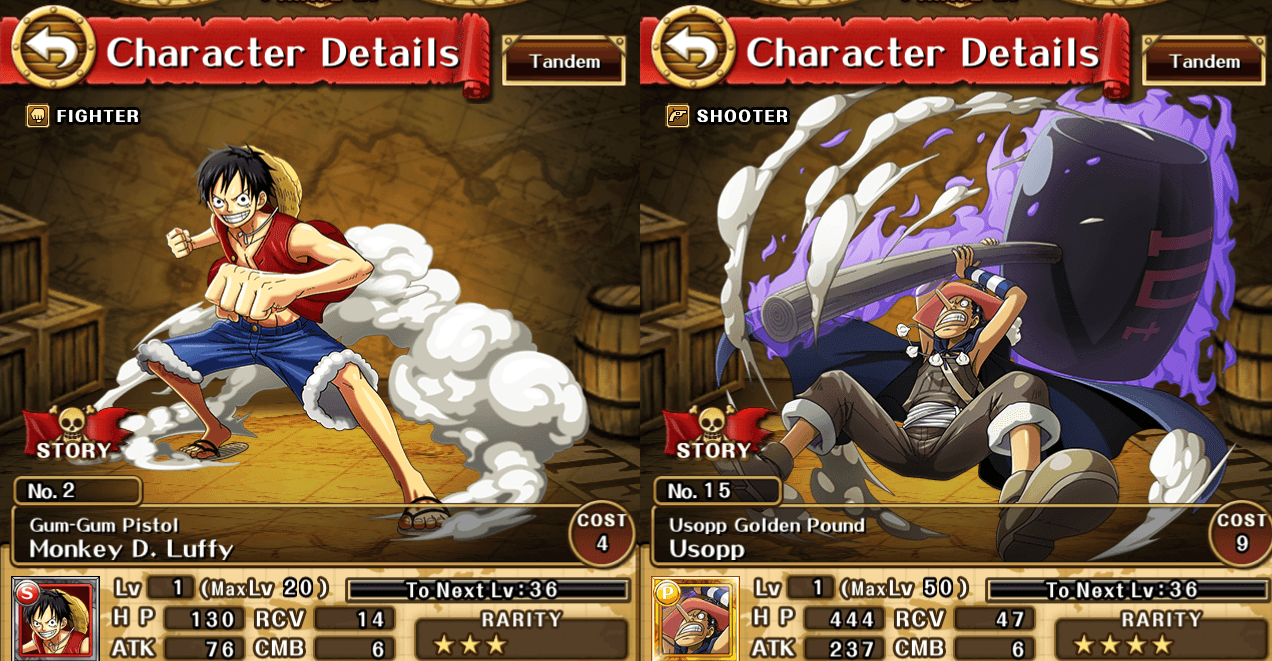Select the Usopp portrait thumbnail

point(695,620)
